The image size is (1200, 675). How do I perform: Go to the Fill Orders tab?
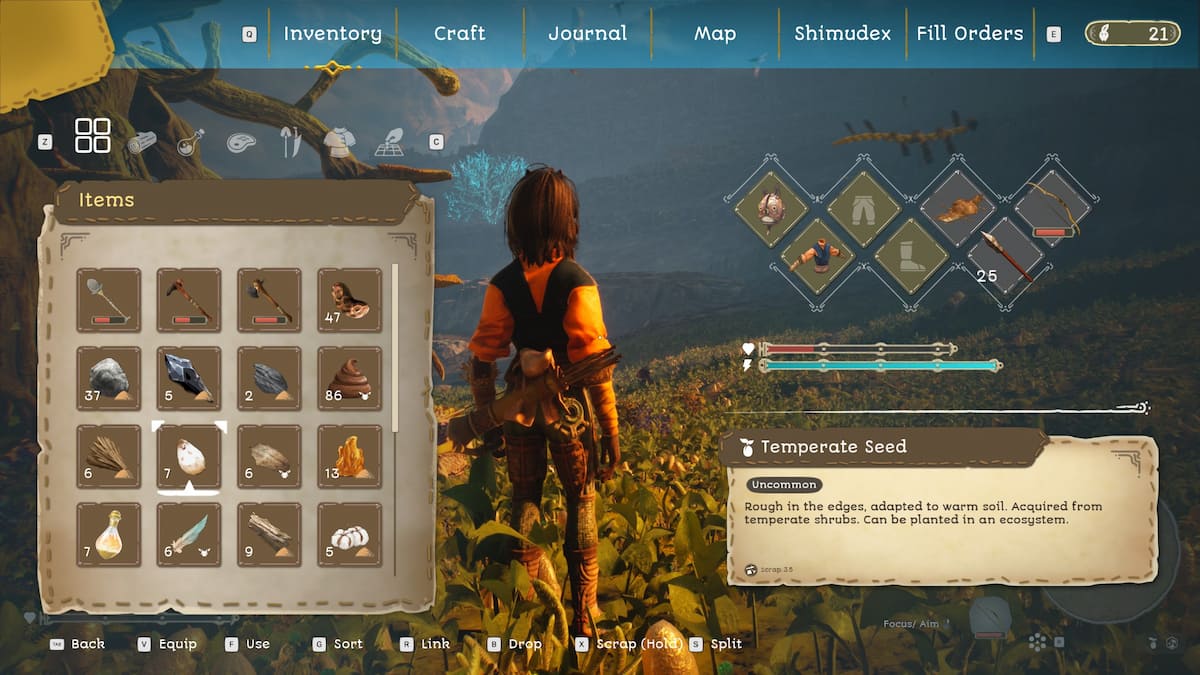tap(970, 33)
